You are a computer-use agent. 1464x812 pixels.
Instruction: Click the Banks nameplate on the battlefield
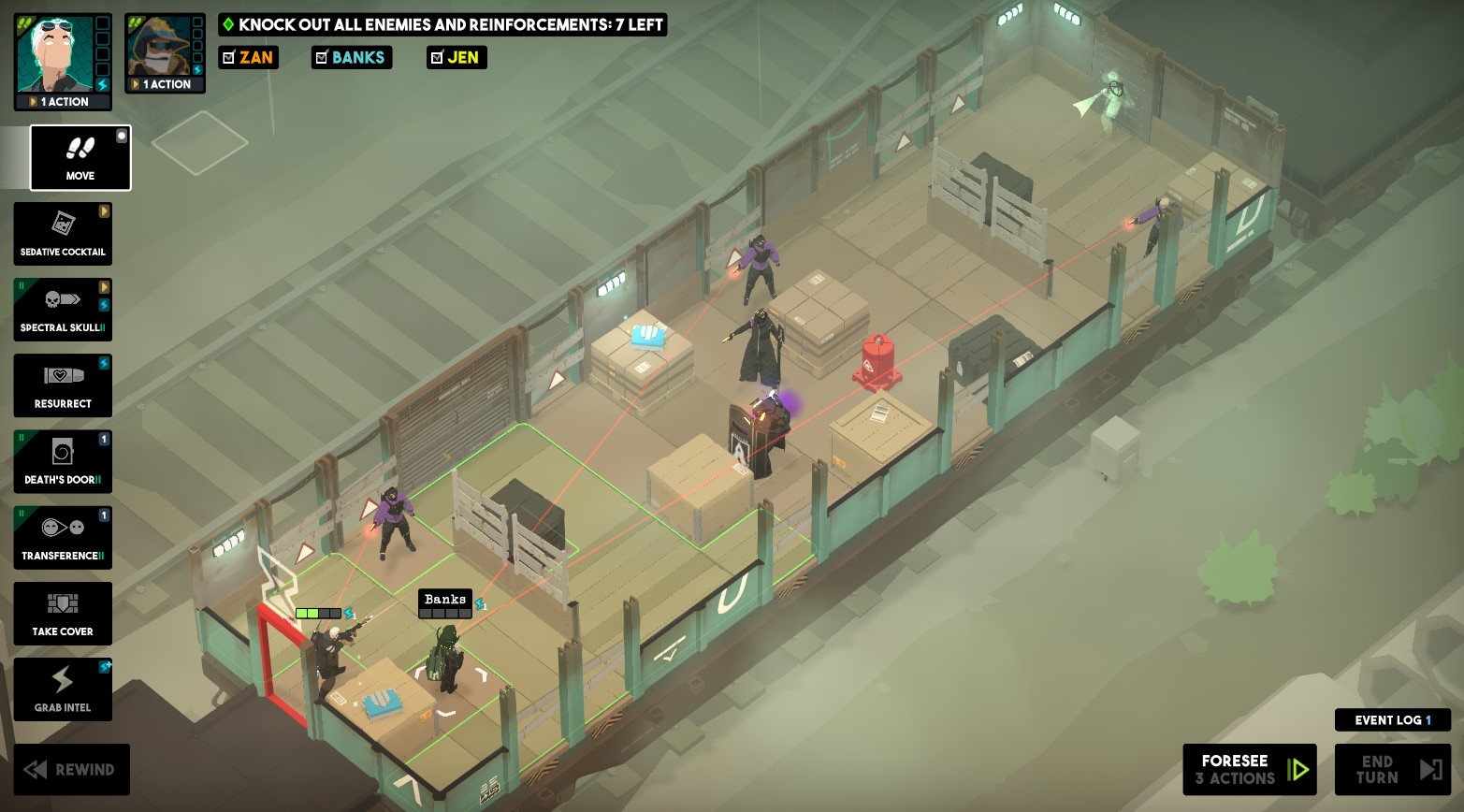click(443, 600)
